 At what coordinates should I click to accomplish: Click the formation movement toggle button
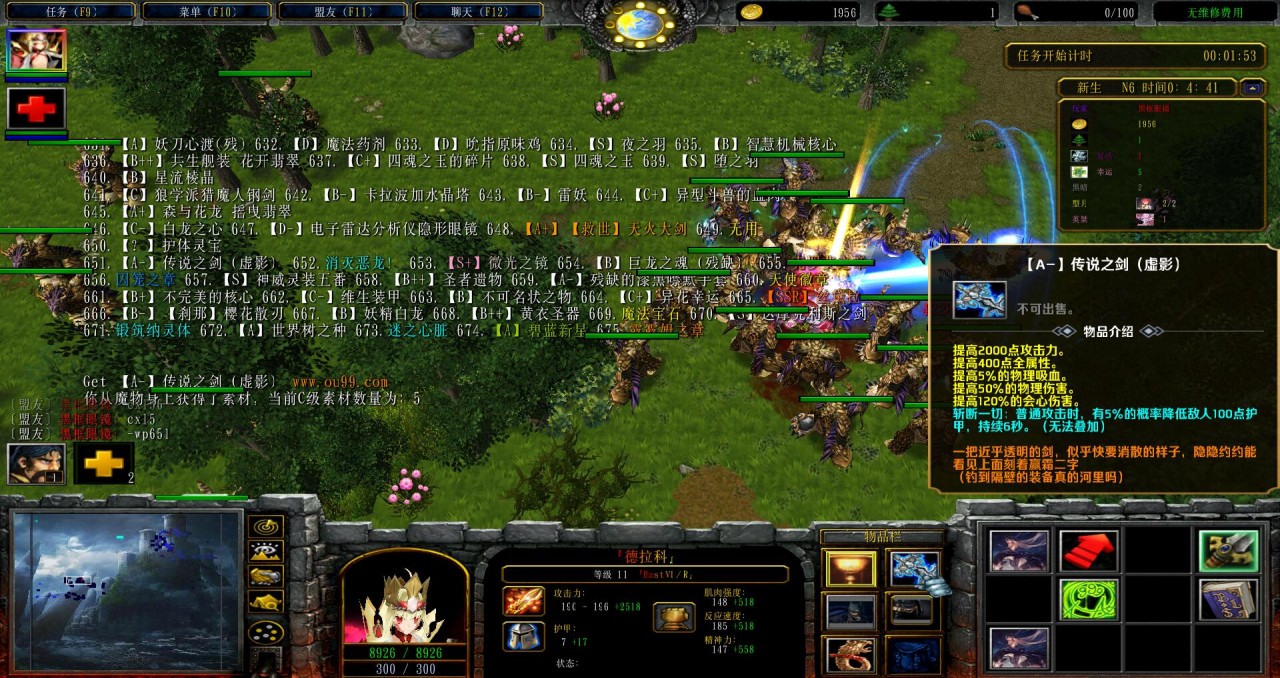[265, 632]
